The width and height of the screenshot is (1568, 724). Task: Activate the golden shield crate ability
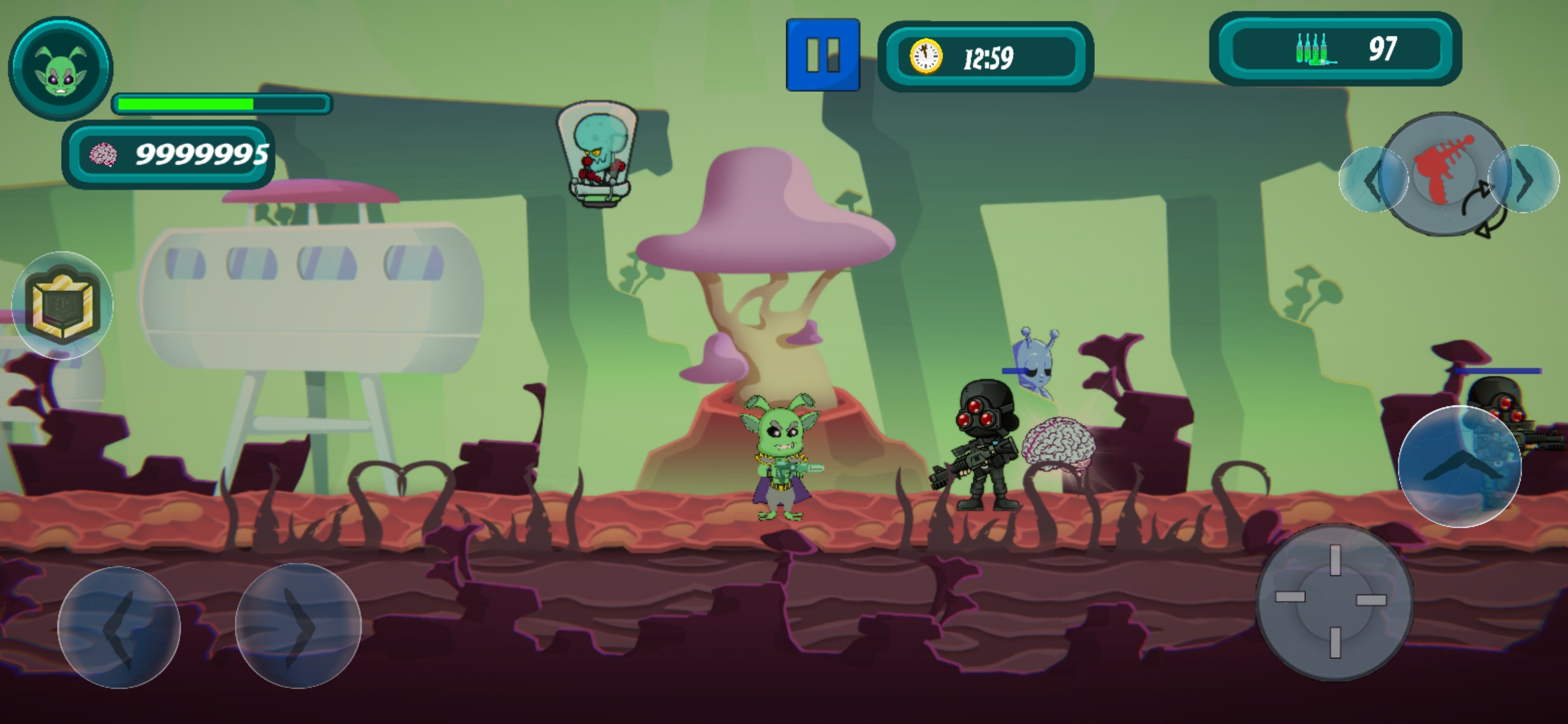coord(62,306)
